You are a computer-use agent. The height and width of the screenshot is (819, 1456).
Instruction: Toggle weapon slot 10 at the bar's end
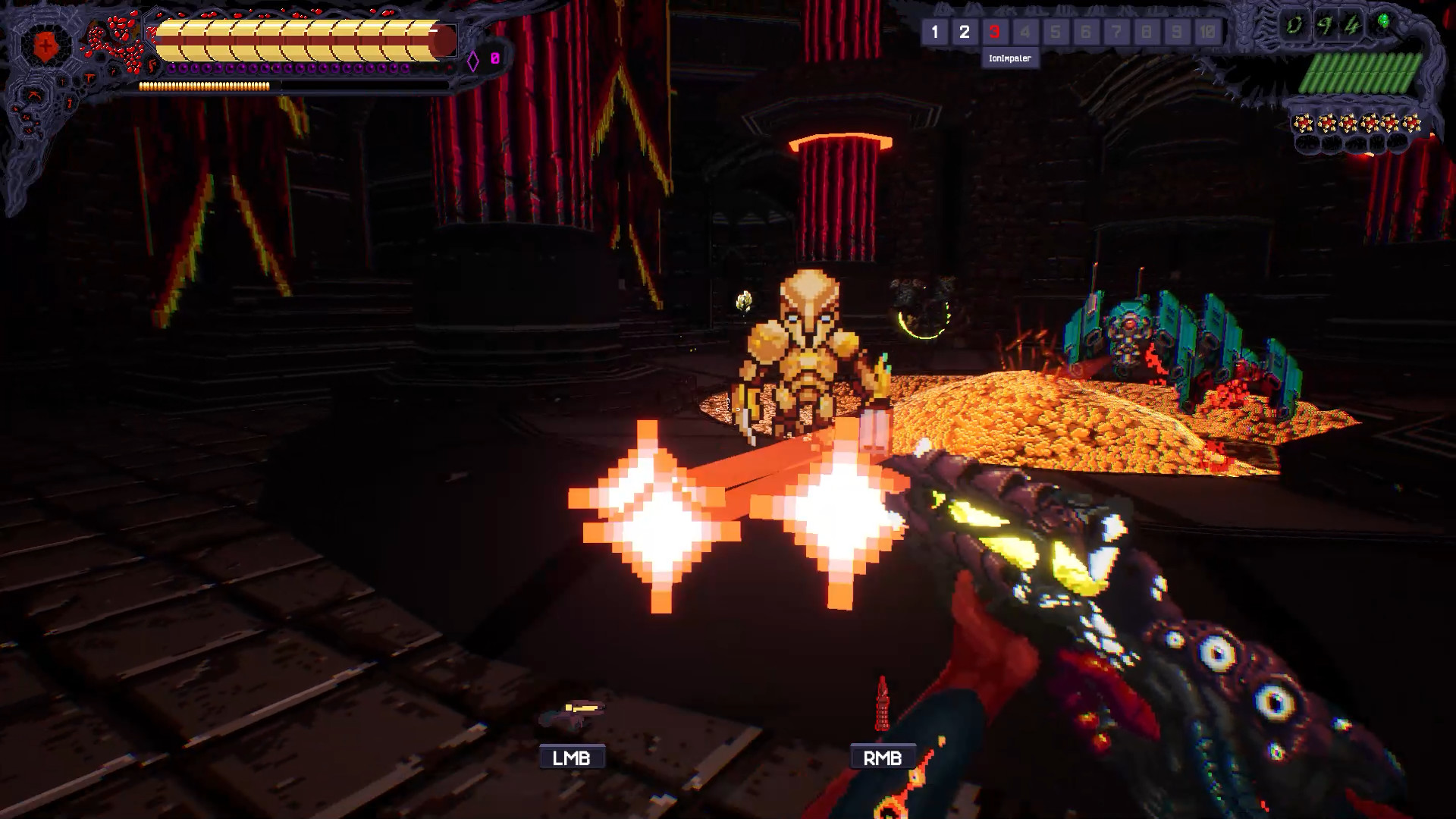(x=1207, y=32)
